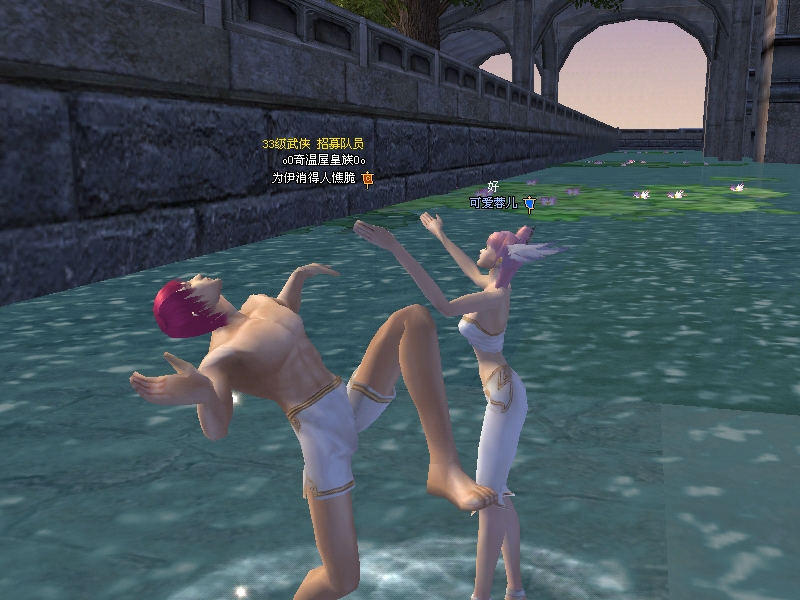The image size is (800, 600).
Task: Click the 33级武侠 招募队员 recruitment banner
Action: pos(312,144)
